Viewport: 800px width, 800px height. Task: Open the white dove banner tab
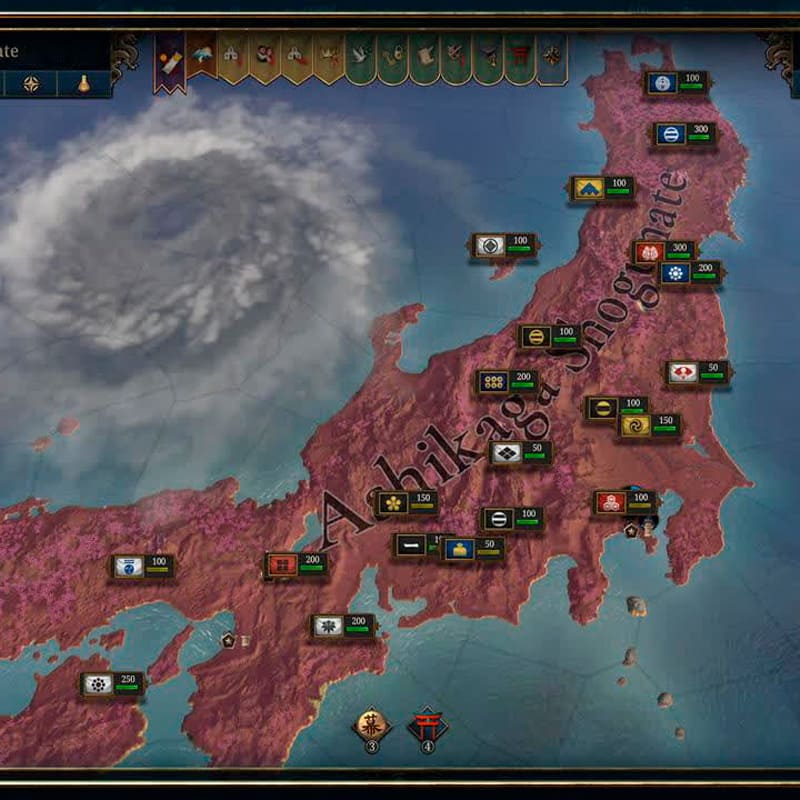point(360,59)
